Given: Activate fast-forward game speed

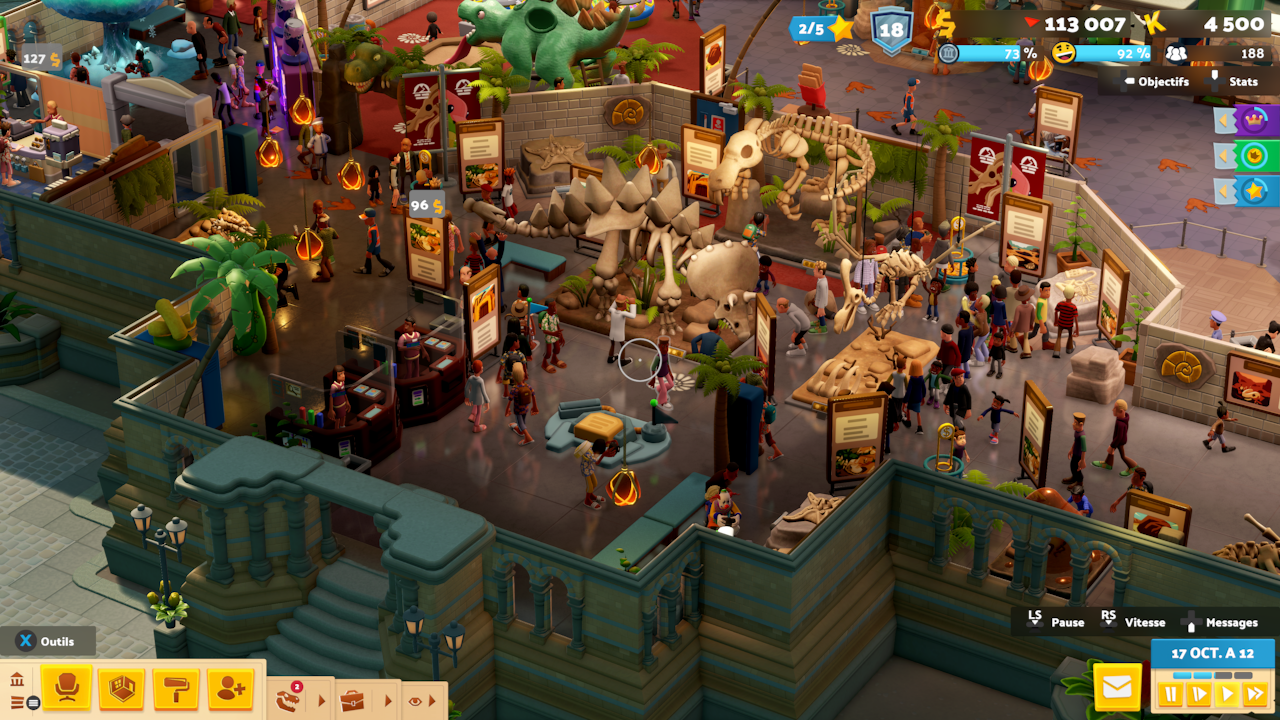Looking at the screenshot, I should [1255, 694].
